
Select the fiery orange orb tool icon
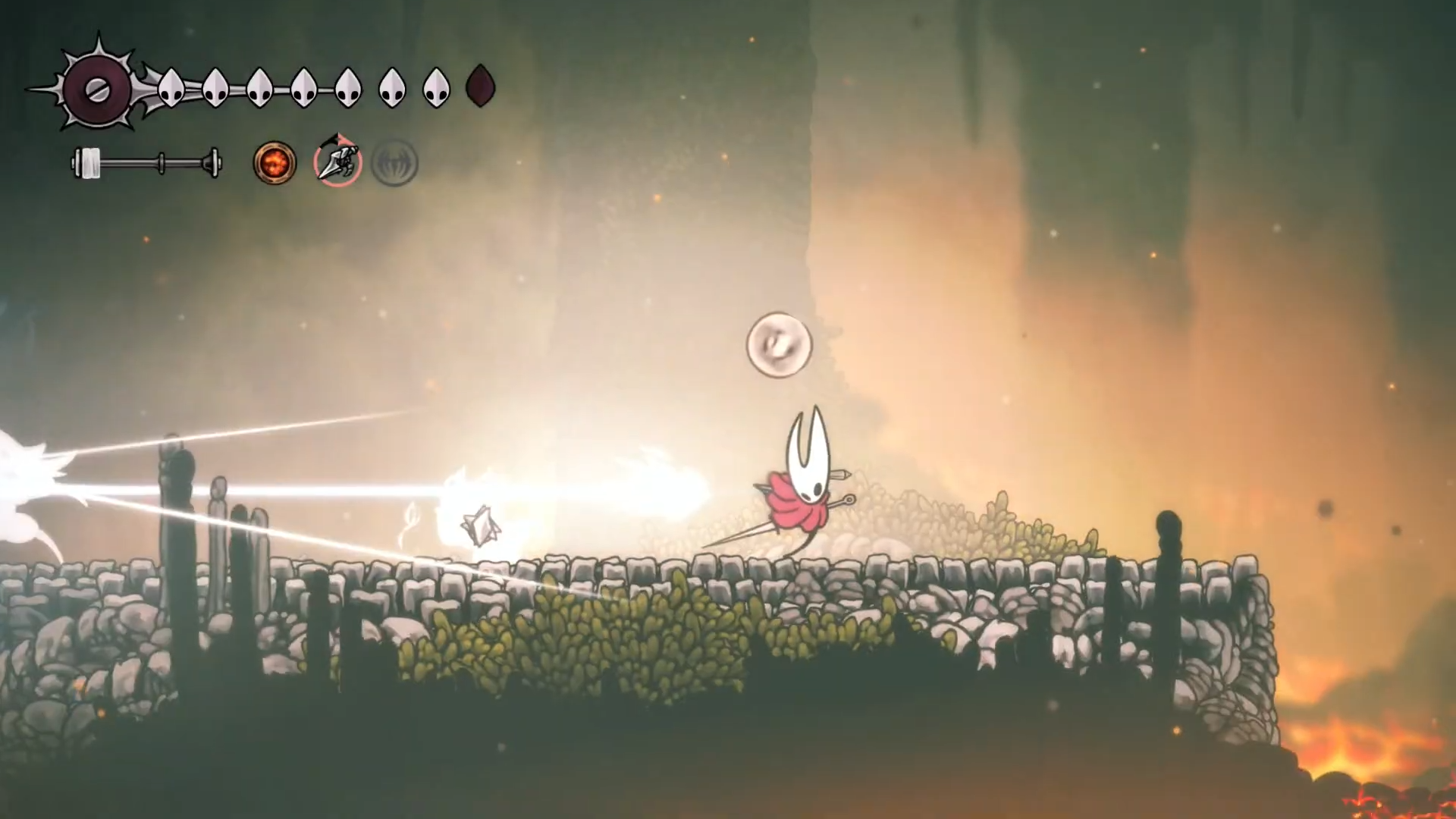pos(275,163)
